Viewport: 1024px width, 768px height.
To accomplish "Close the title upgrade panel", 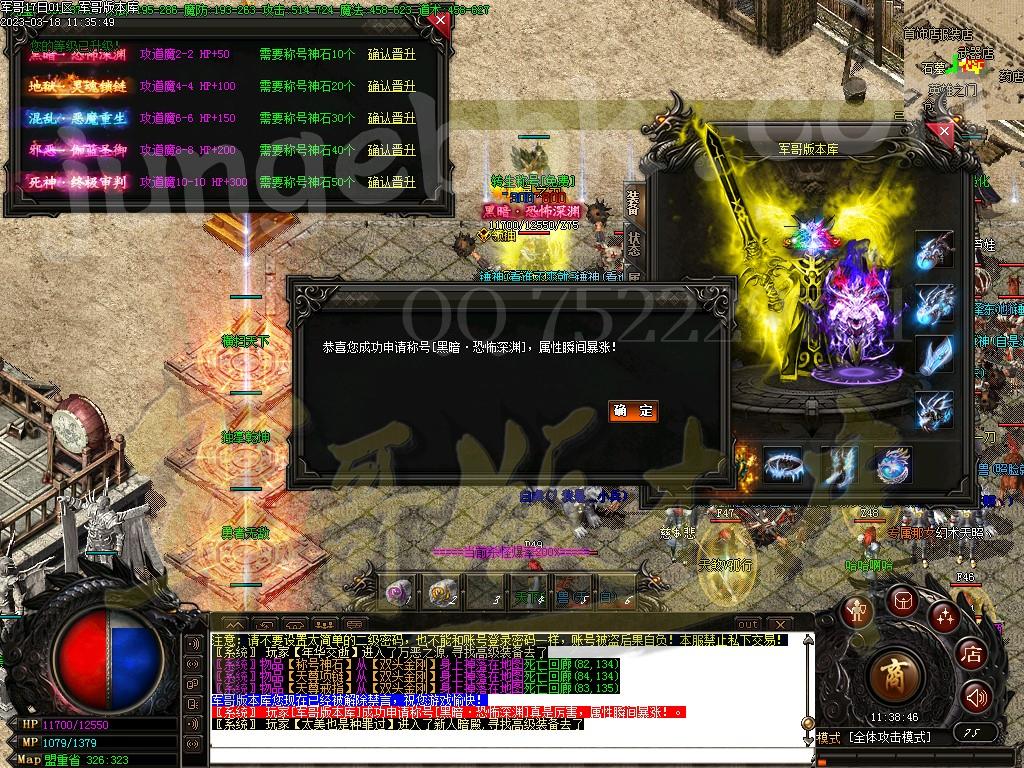I will pos(441,21).
